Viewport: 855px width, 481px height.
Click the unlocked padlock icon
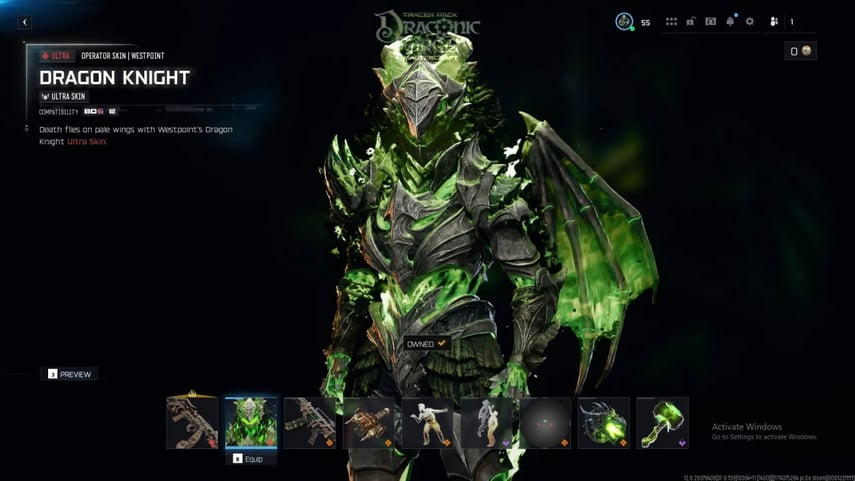tap(691, 21)
